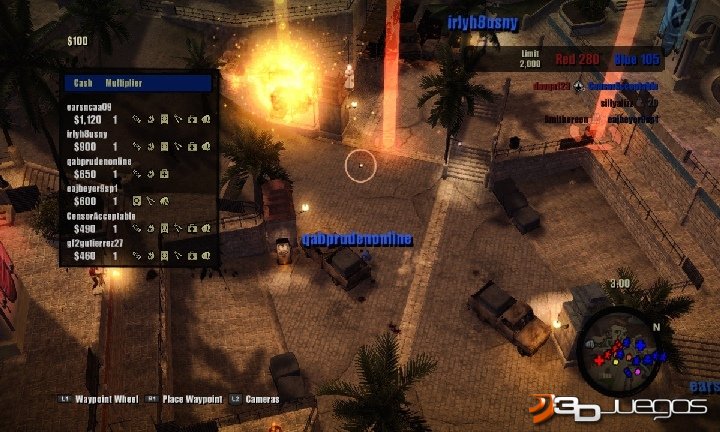Click the Cash column header
This screenshot has height=432, width=720.
tap(82, 84)
